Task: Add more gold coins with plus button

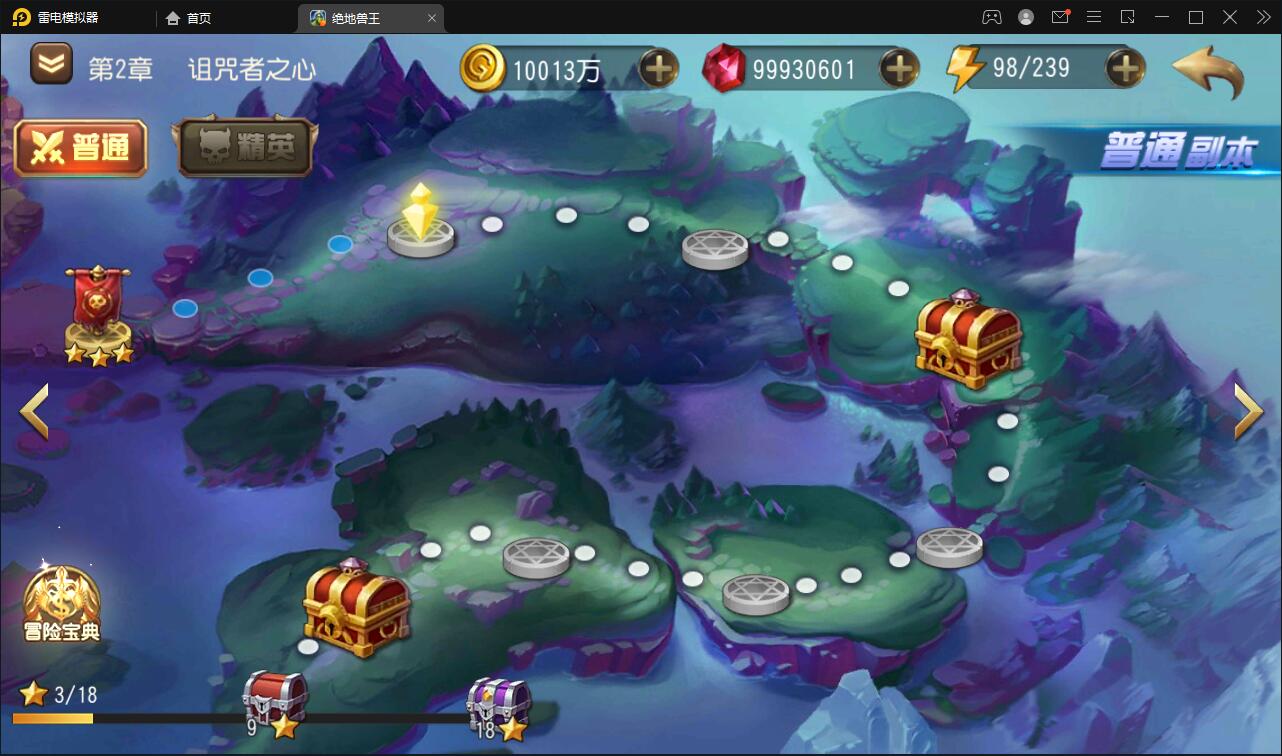Action: 658,68
